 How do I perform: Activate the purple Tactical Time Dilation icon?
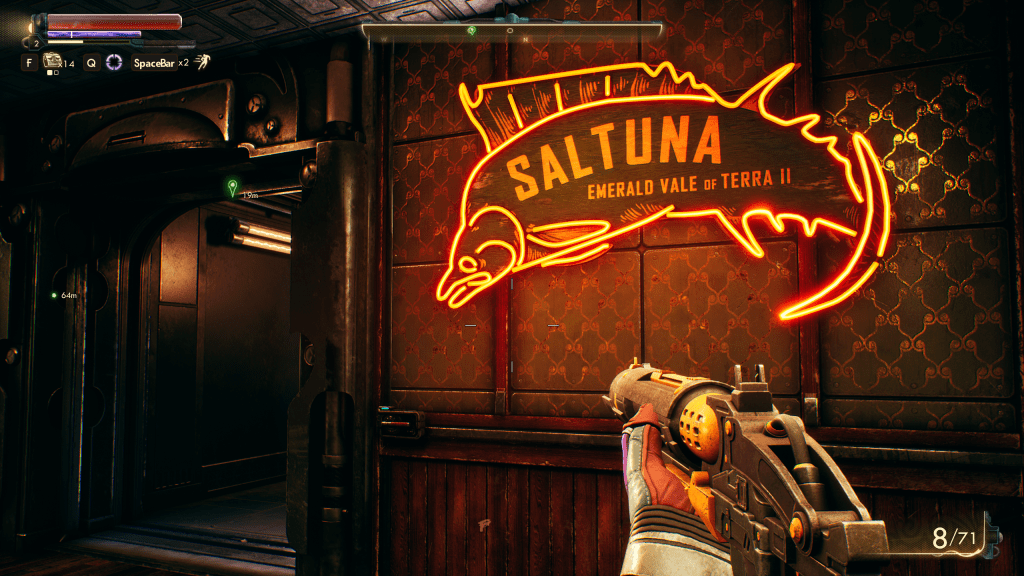114,62
